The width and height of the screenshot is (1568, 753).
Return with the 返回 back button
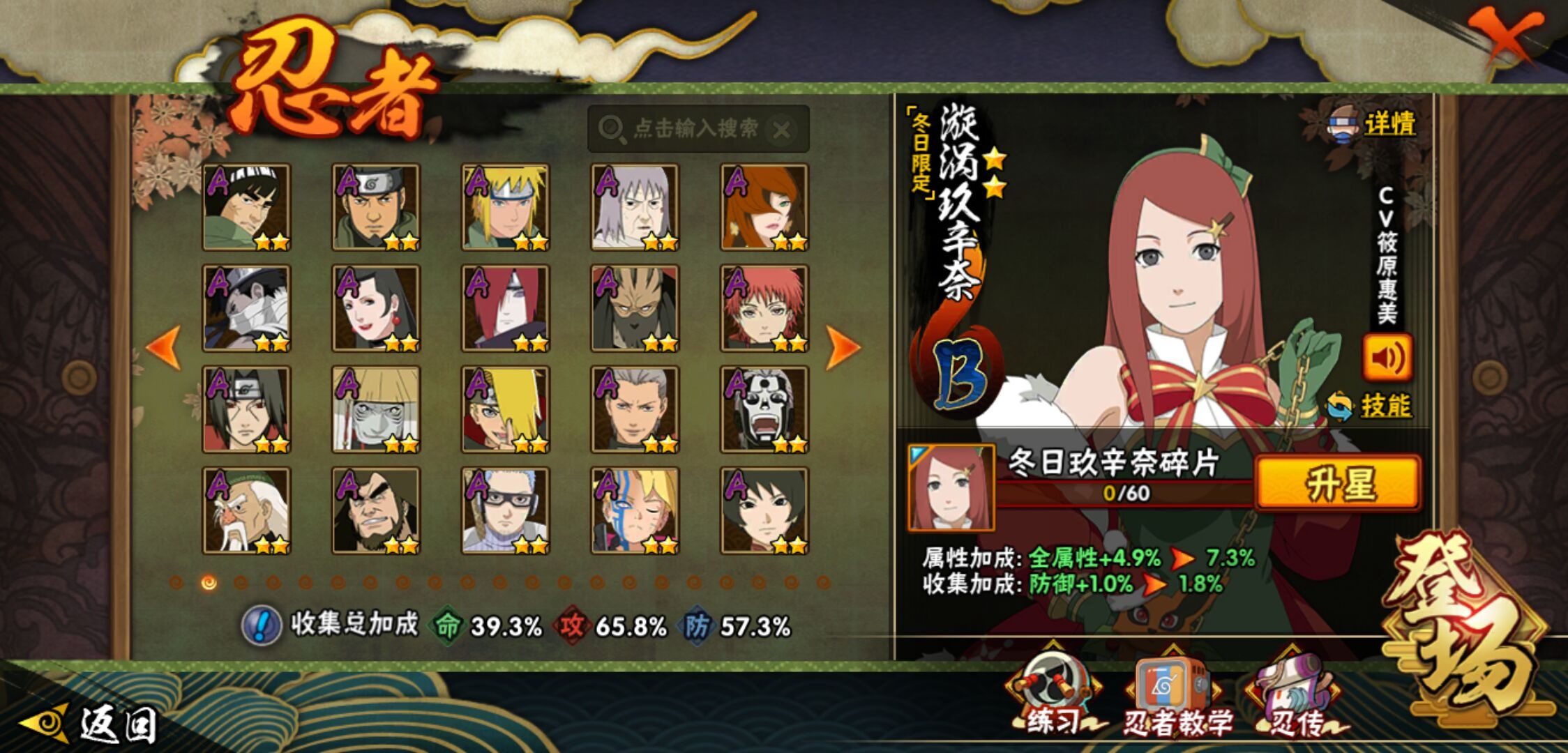coord(91,725)
